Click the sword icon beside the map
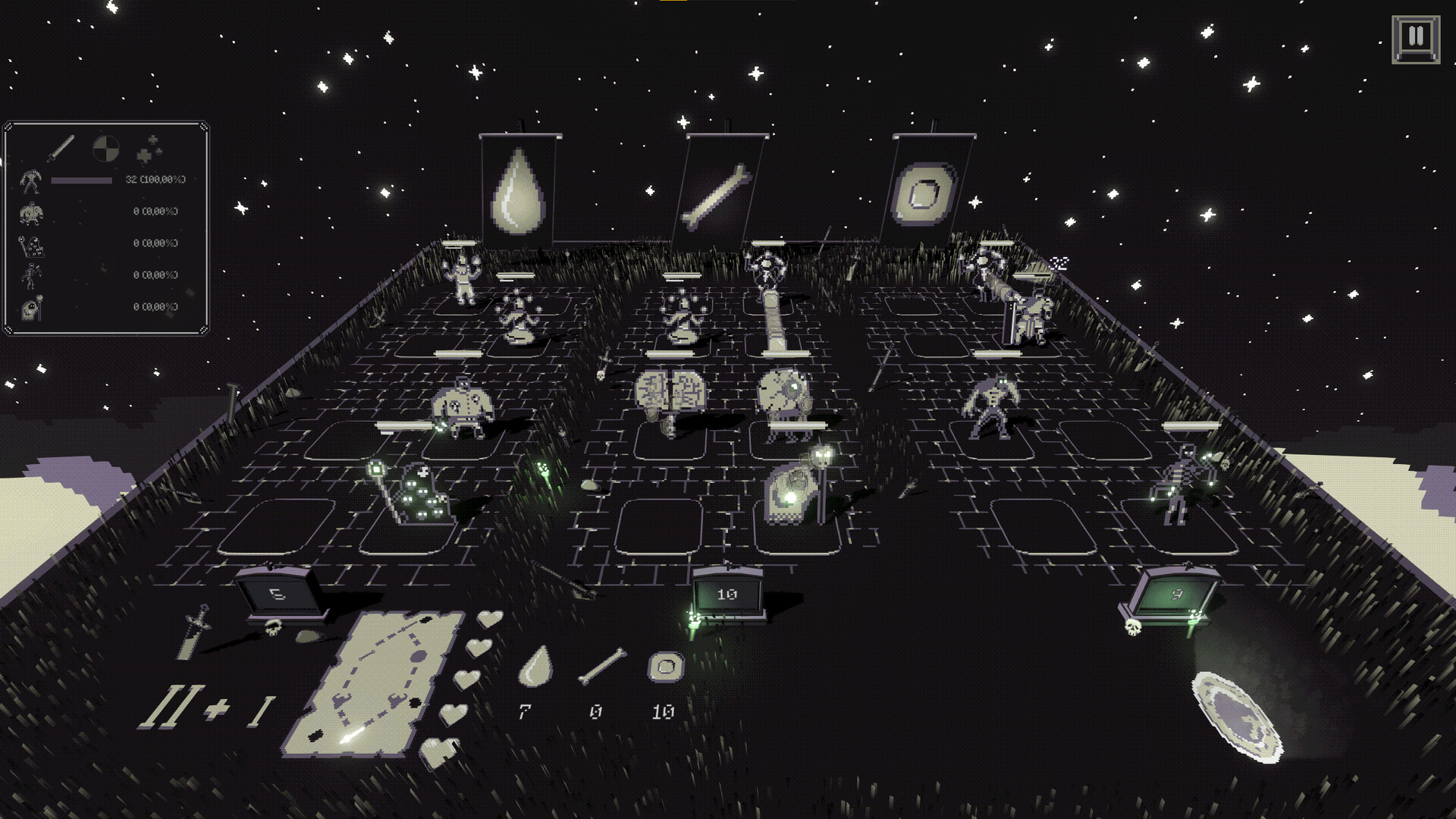The height and width of the screenshot is (819, 1456). click(x=193, y=629)
